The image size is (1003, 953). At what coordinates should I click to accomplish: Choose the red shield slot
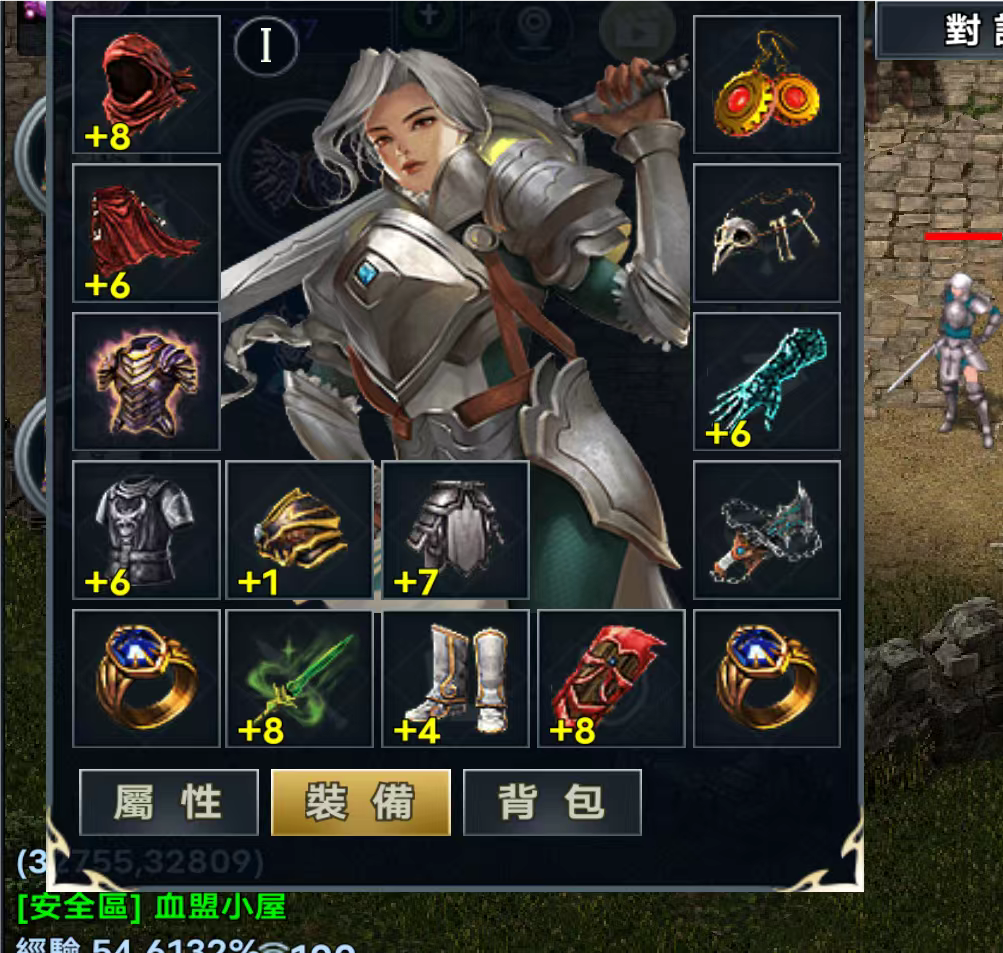tap(611, 678)
